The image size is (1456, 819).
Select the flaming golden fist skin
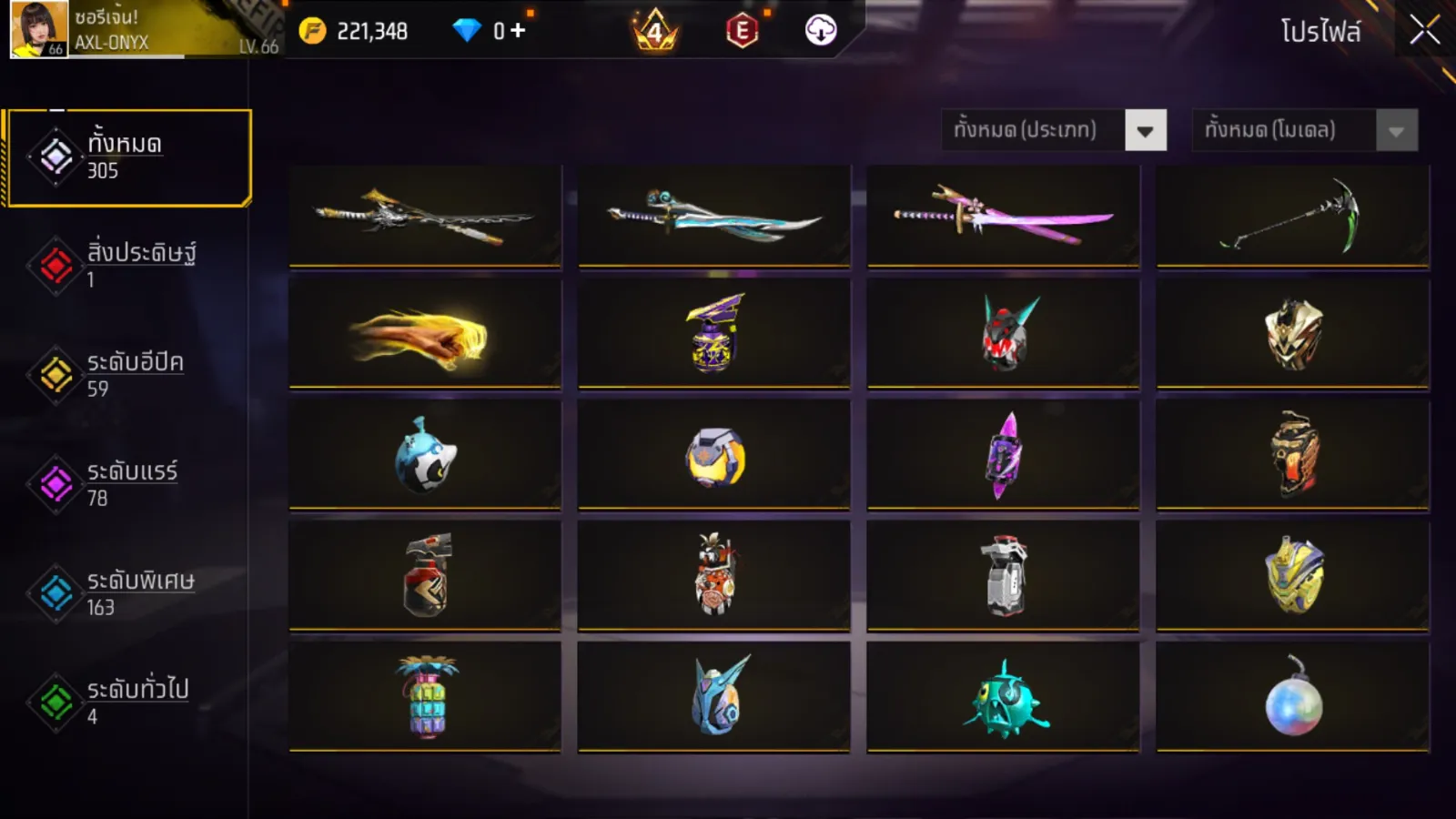tap(425, 335)
